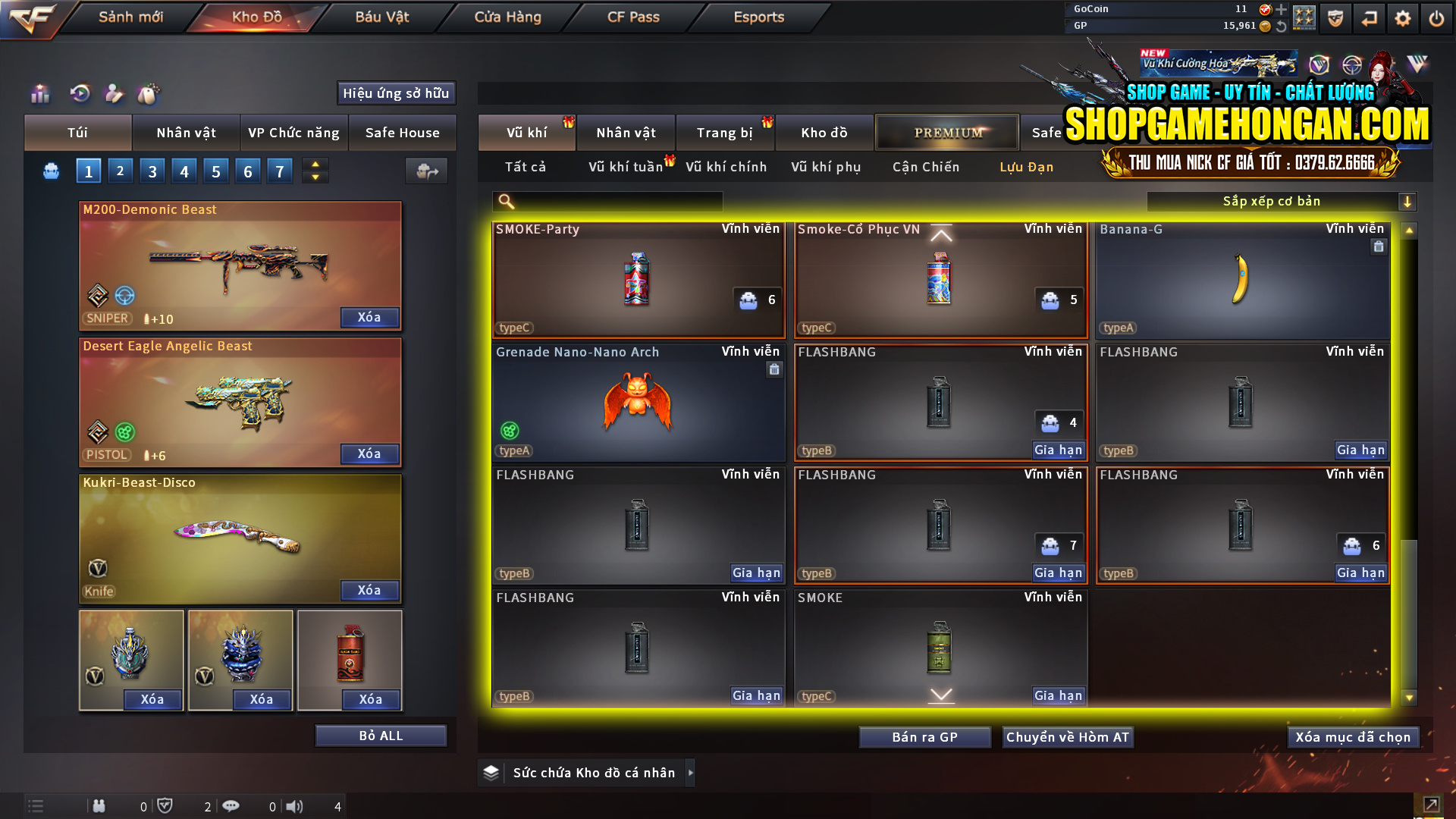Open the speaker volume icon in bottom bar
1456x819 pixels.
[x=294, y=806]
